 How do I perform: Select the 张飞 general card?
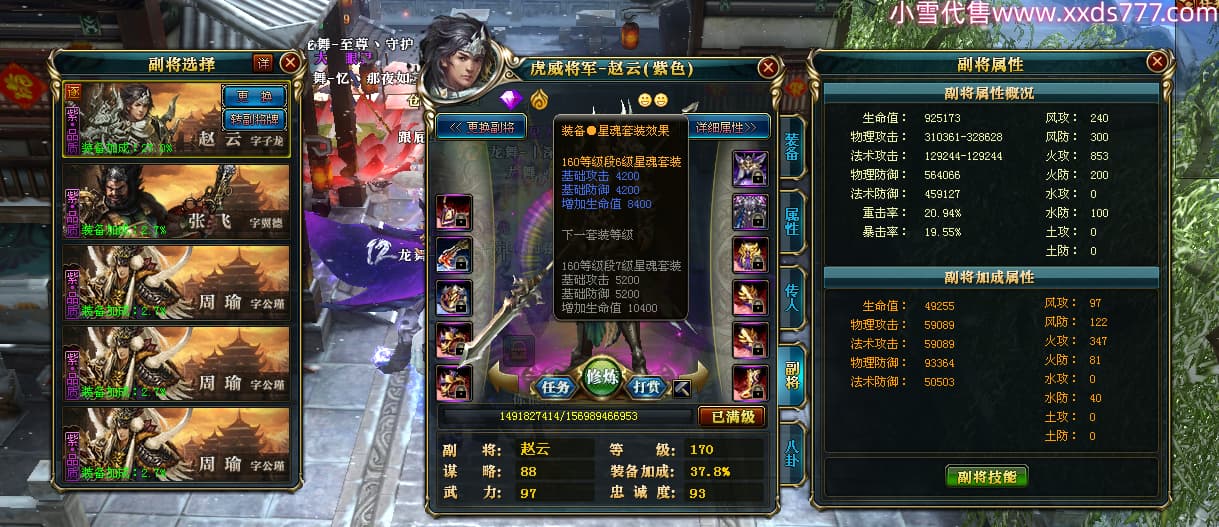pyautogui.click(x=176, y=202)
